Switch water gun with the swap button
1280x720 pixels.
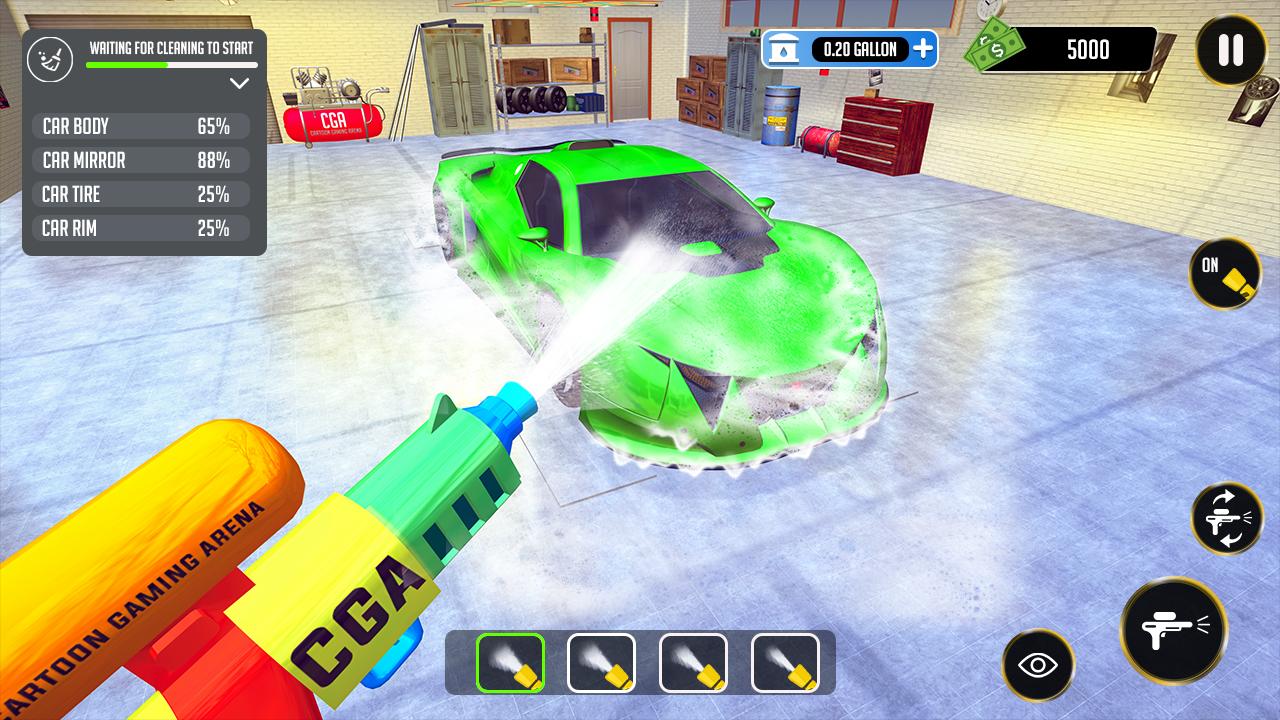coord(1227,518)
